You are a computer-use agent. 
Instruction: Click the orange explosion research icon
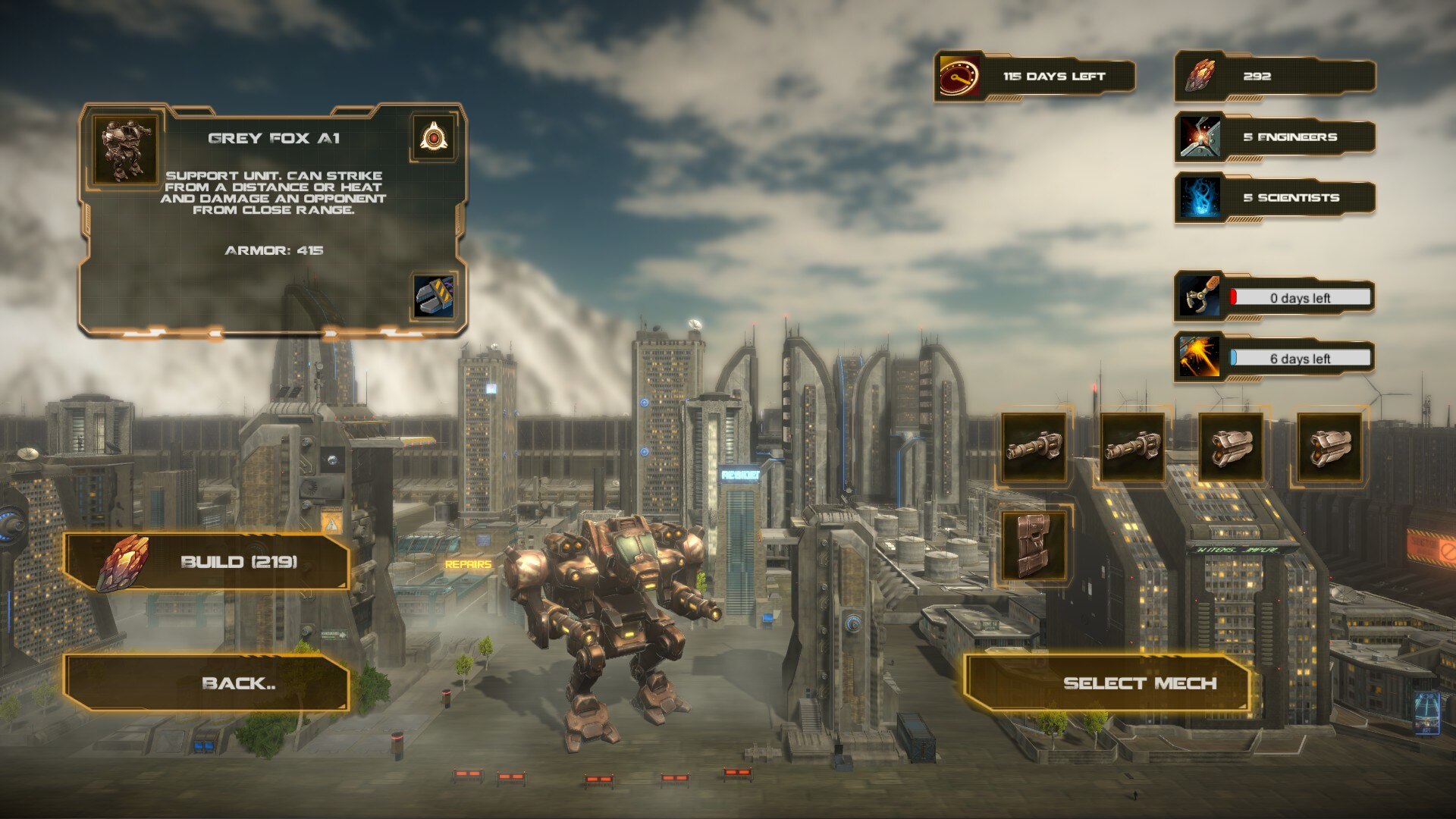pos(1200,357)
